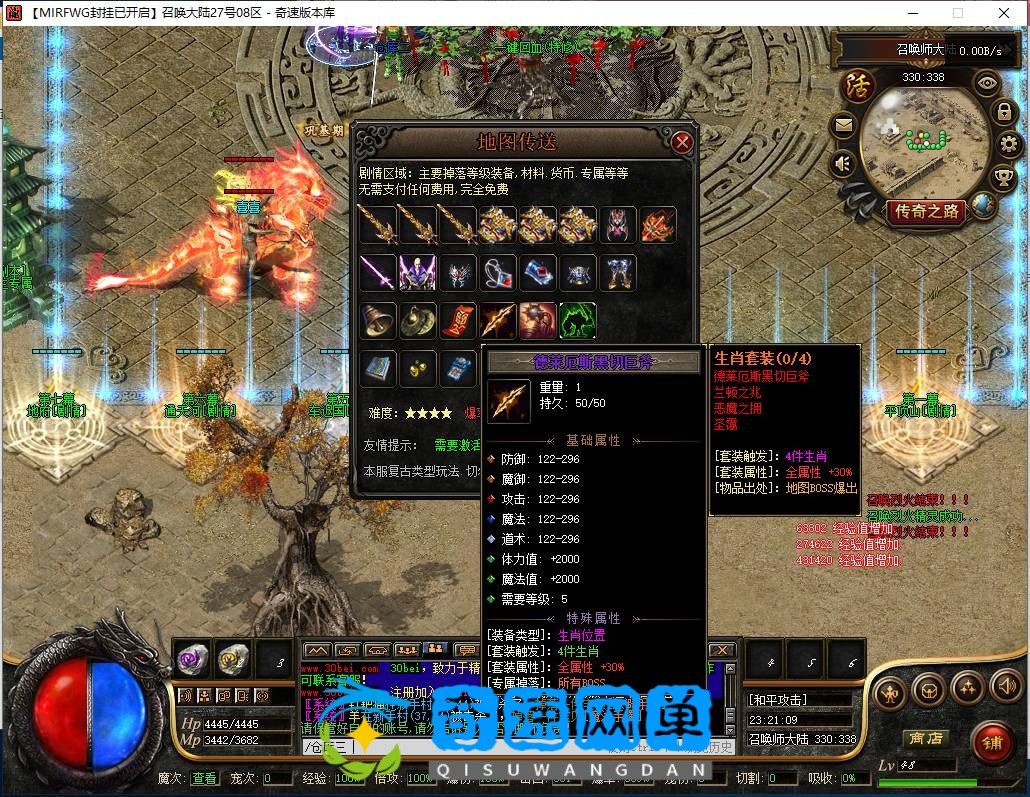Close the game window

tap(1004, 13)
